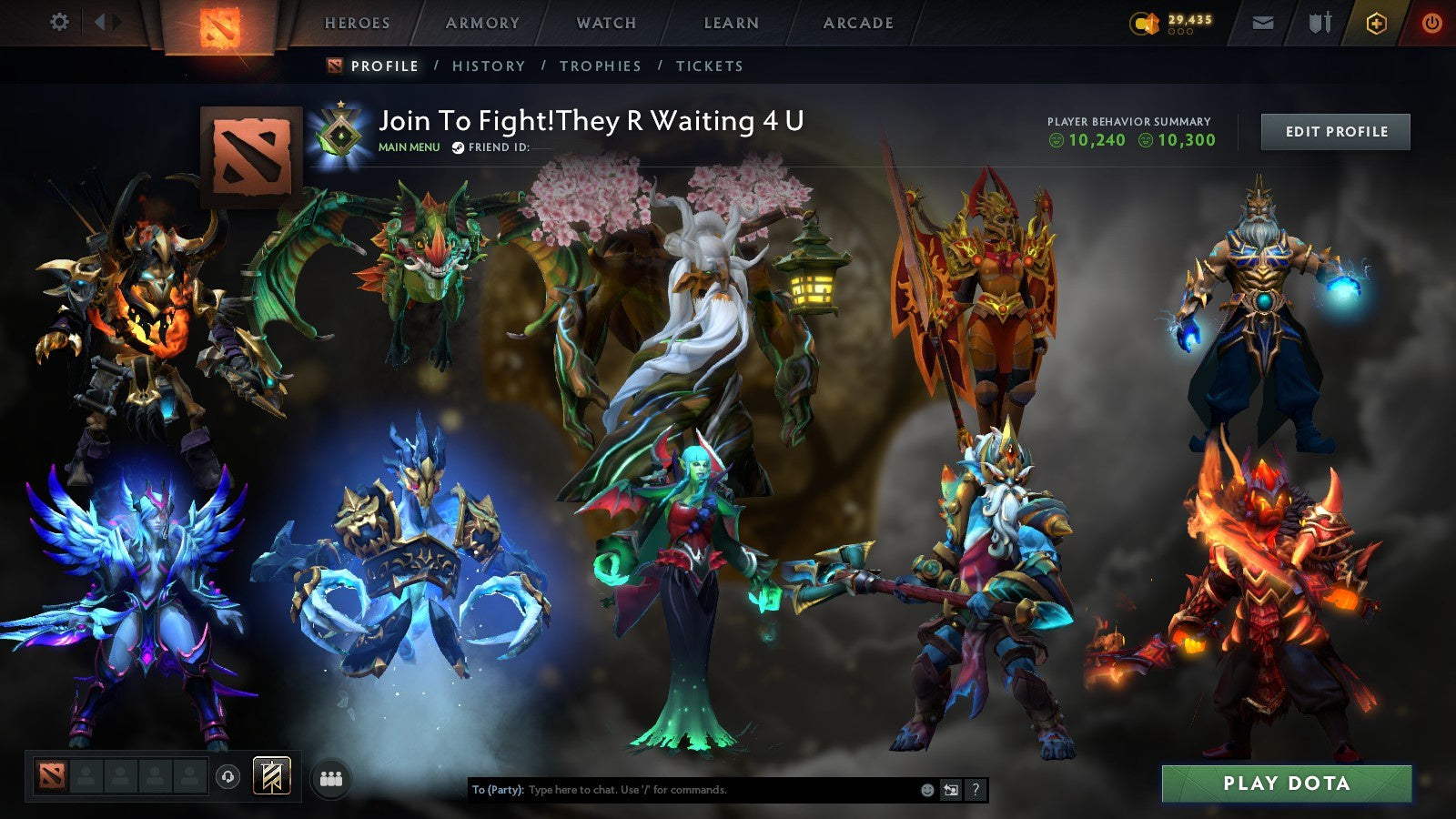Click the party chat input field

tap(682, 790)
